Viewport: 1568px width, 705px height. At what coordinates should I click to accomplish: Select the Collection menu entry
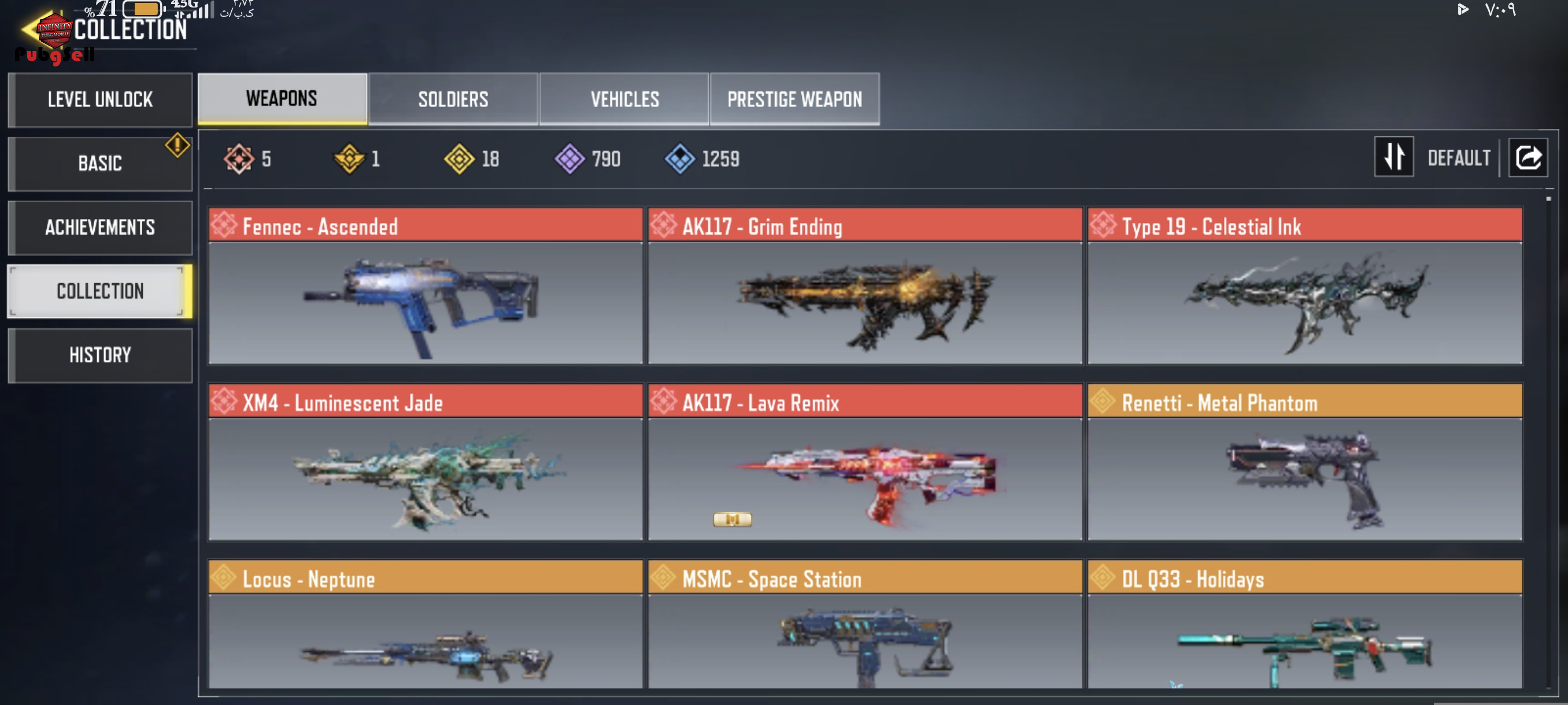click(x=101, y=291)
